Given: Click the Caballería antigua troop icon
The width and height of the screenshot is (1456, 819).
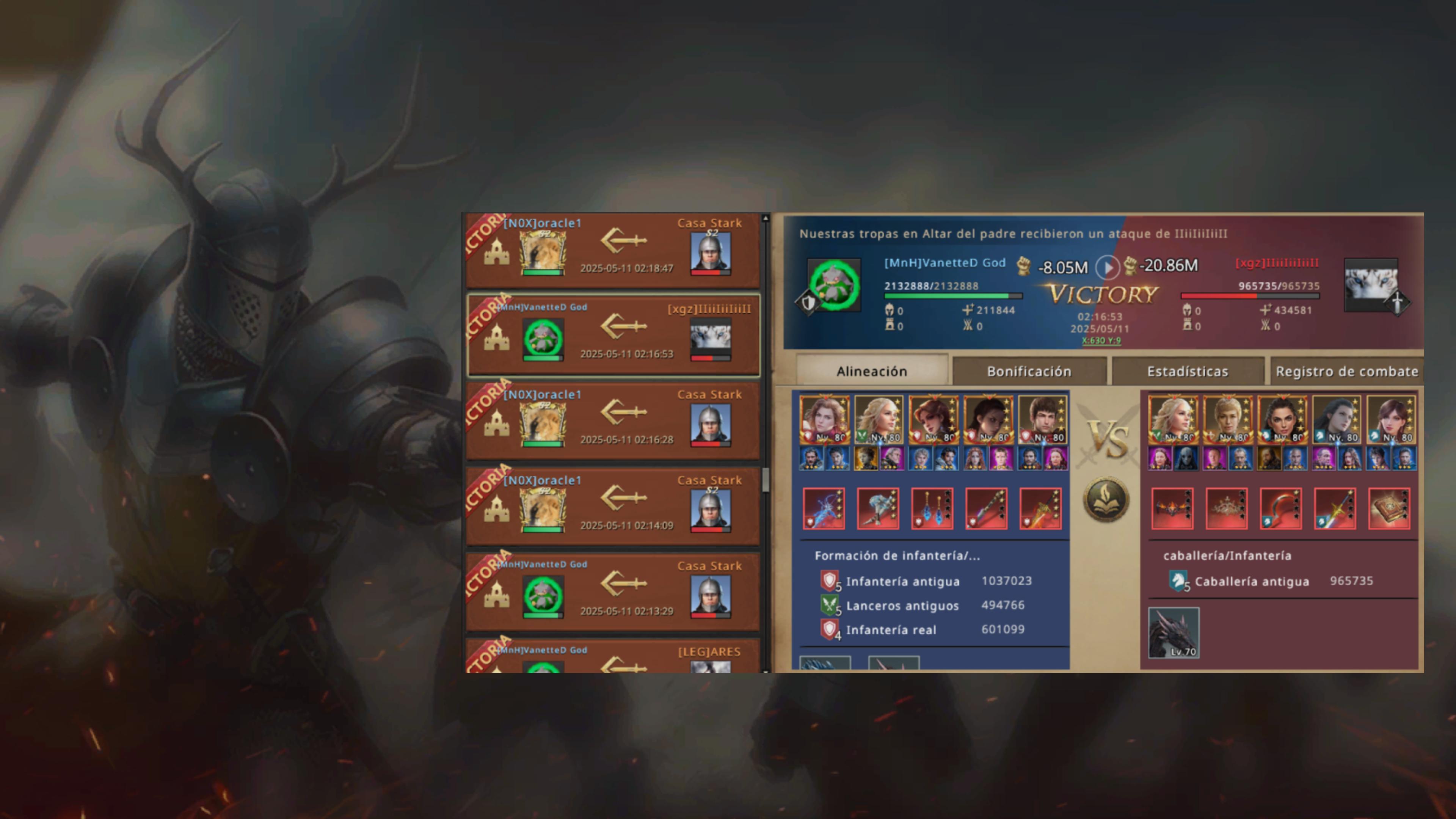Looking at the screenshot, I should [1178, 581].
